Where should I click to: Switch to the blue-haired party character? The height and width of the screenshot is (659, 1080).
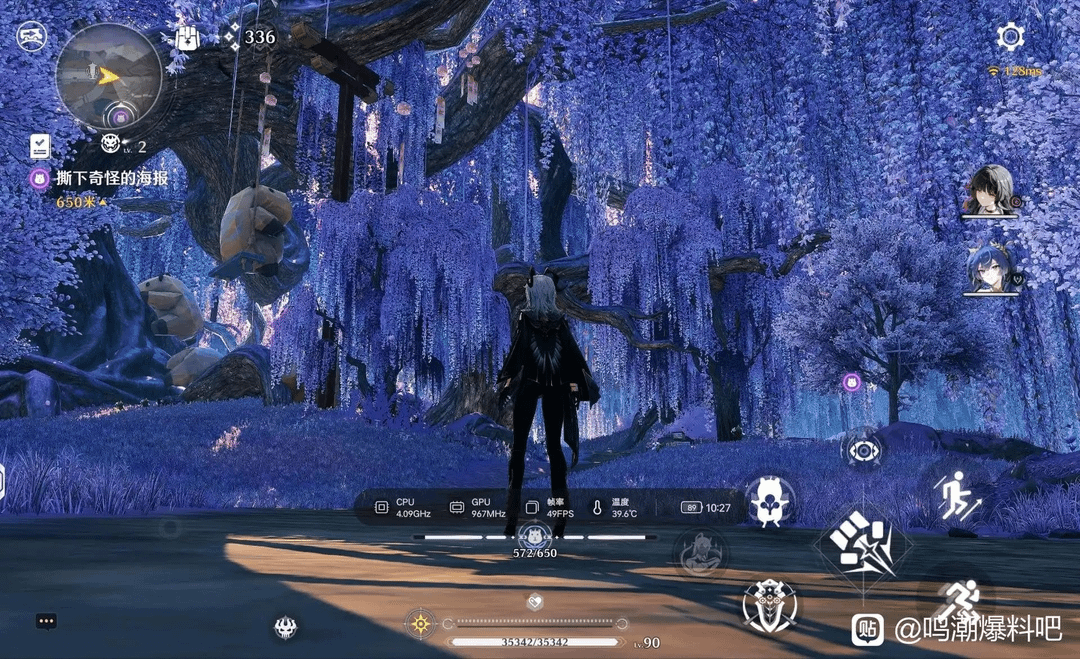[x=990, y=269]
